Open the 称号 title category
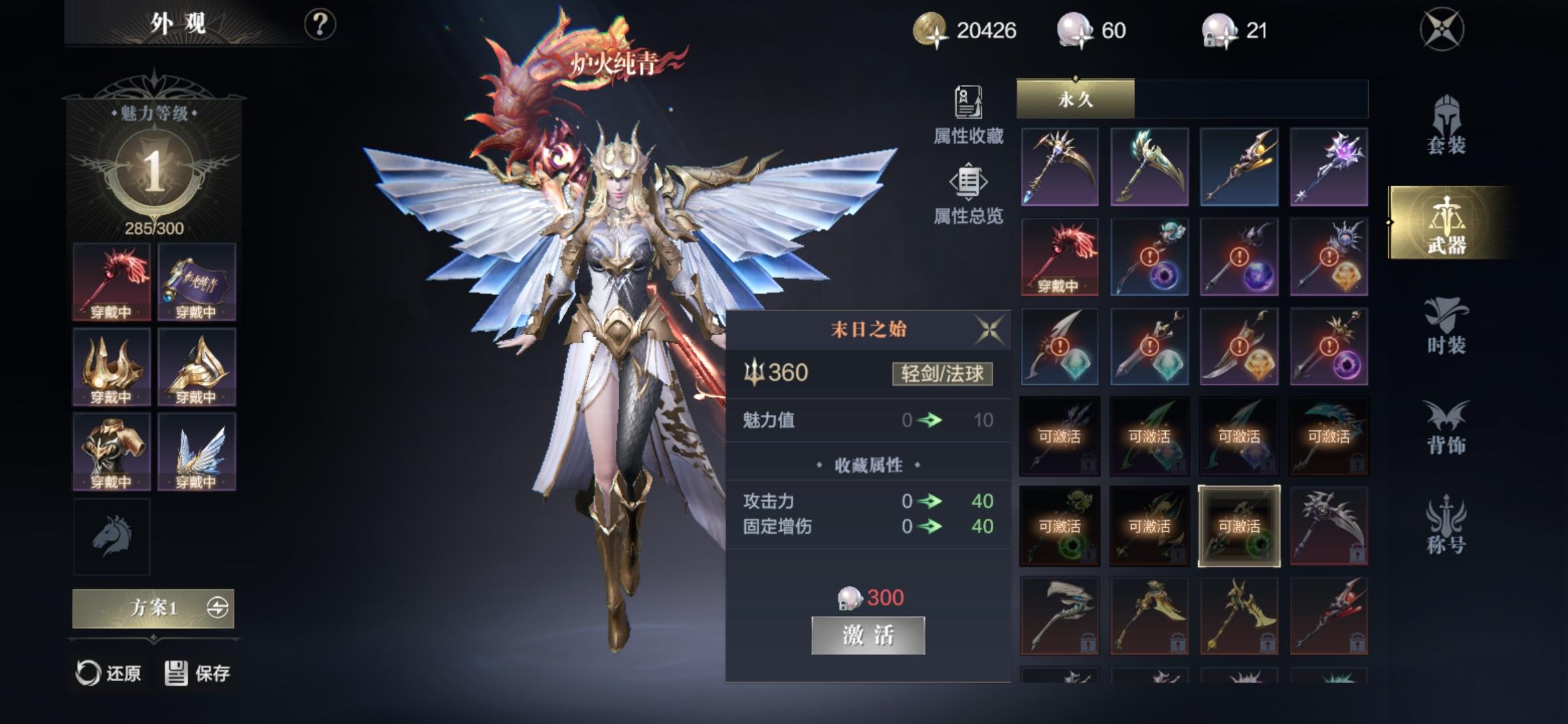Viewport: 1568px width, 724px height. [x=1446, y=526]
